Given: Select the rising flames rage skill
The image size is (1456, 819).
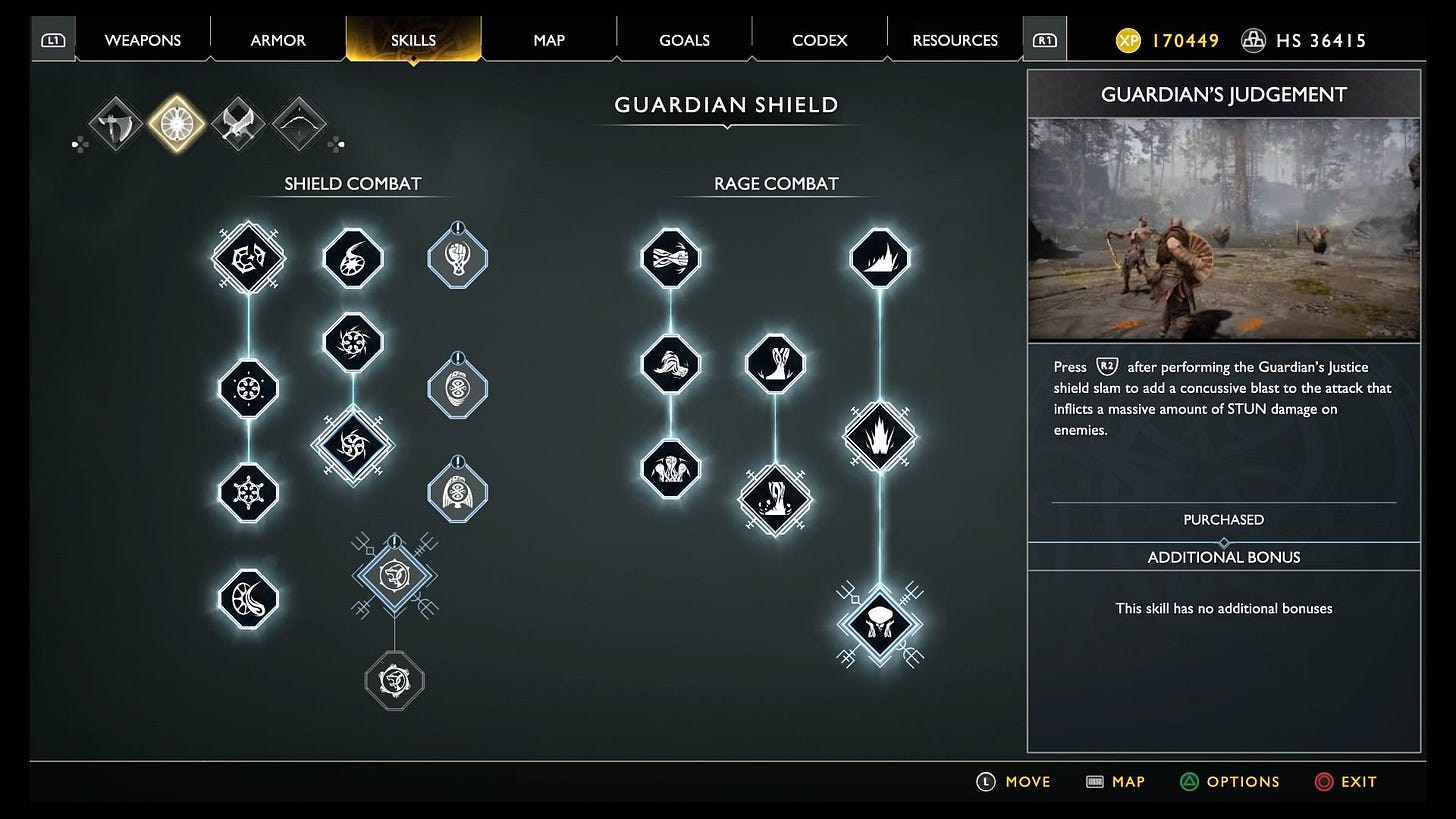Looking at the screenshot, I should pyautogui.click(x=880, y=437).
